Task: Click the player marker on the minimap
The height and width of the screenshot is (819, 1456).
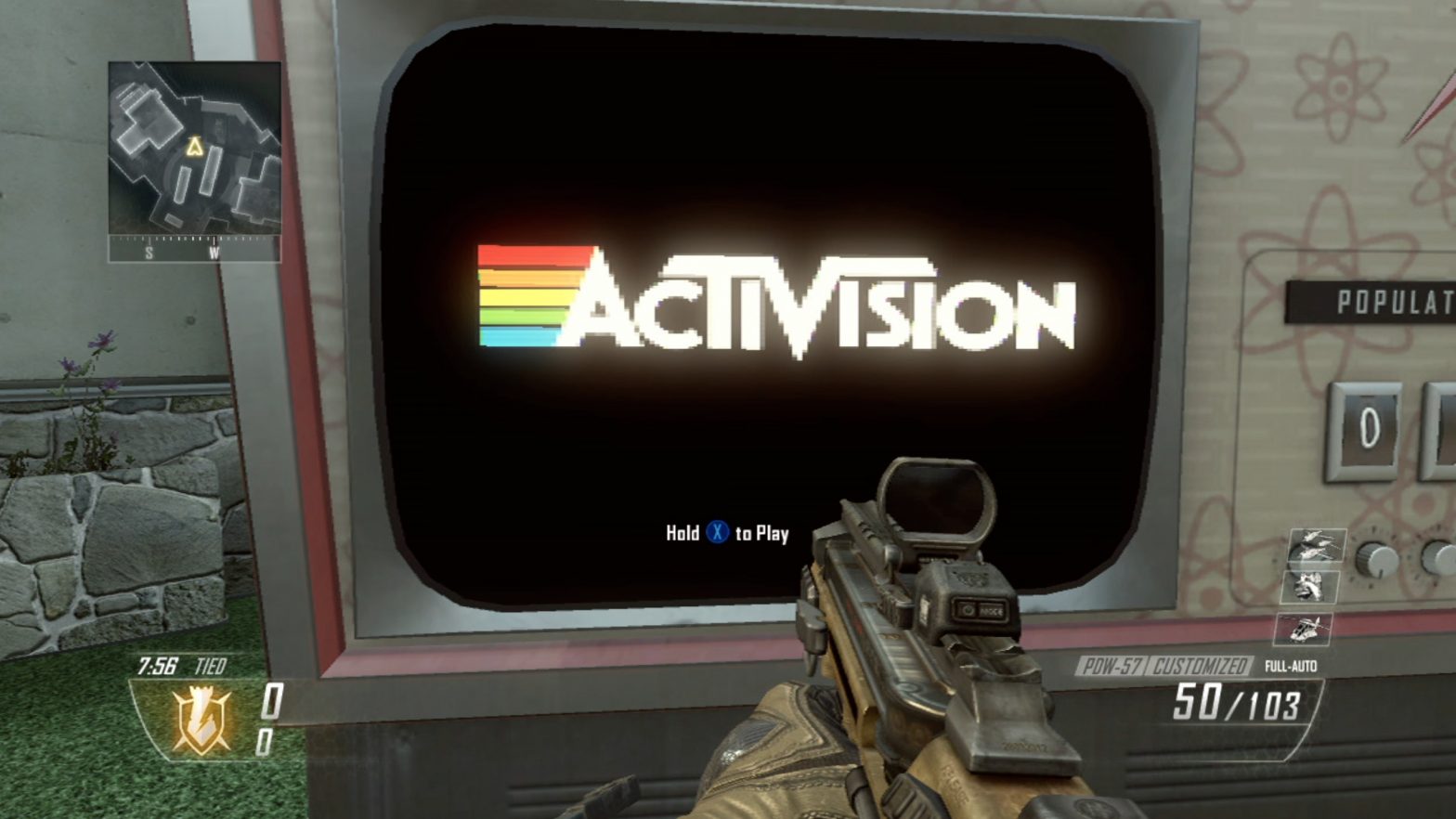Action: tap(195, 145)
